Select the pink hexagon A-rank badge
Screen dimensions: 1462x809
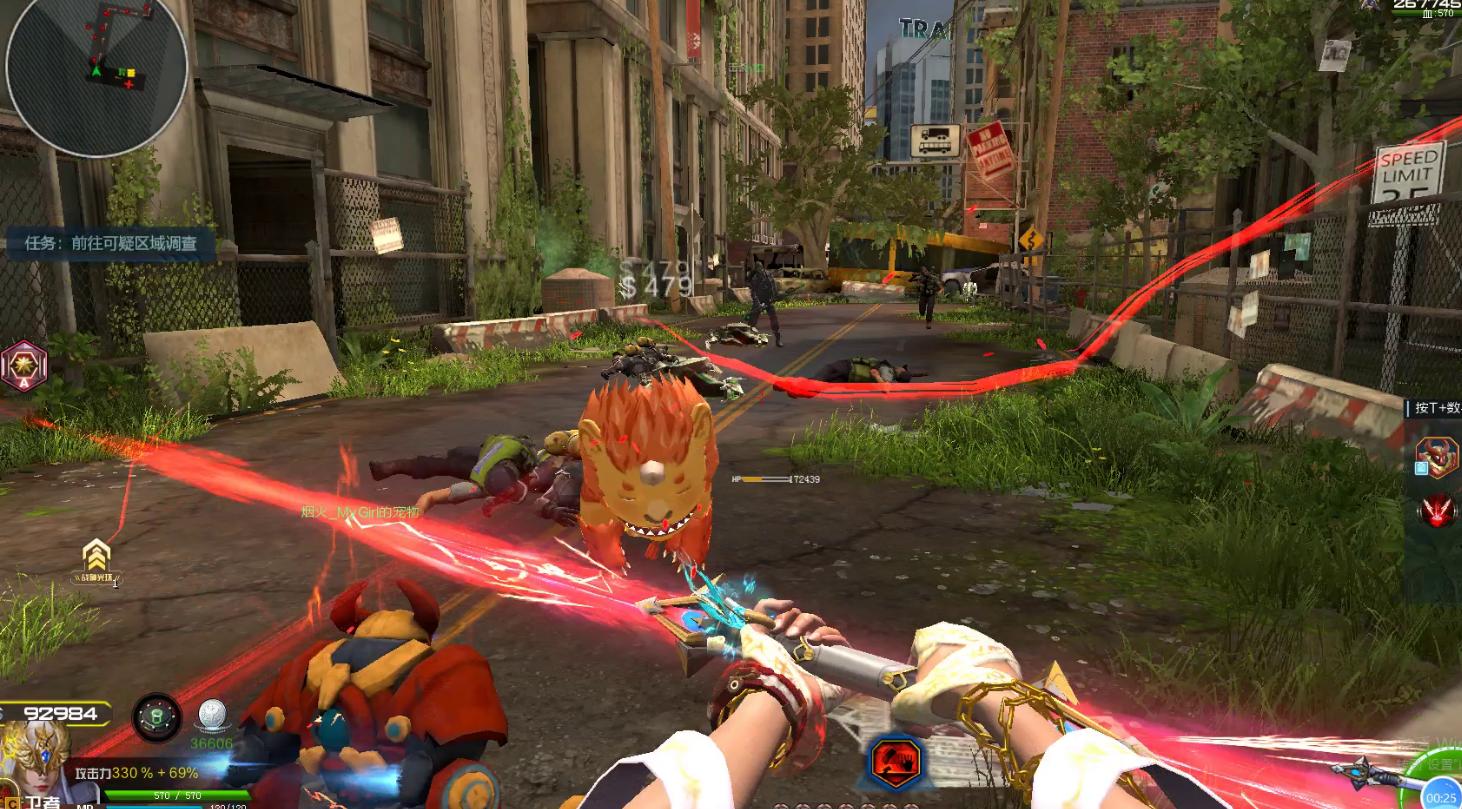click(22, 366)
